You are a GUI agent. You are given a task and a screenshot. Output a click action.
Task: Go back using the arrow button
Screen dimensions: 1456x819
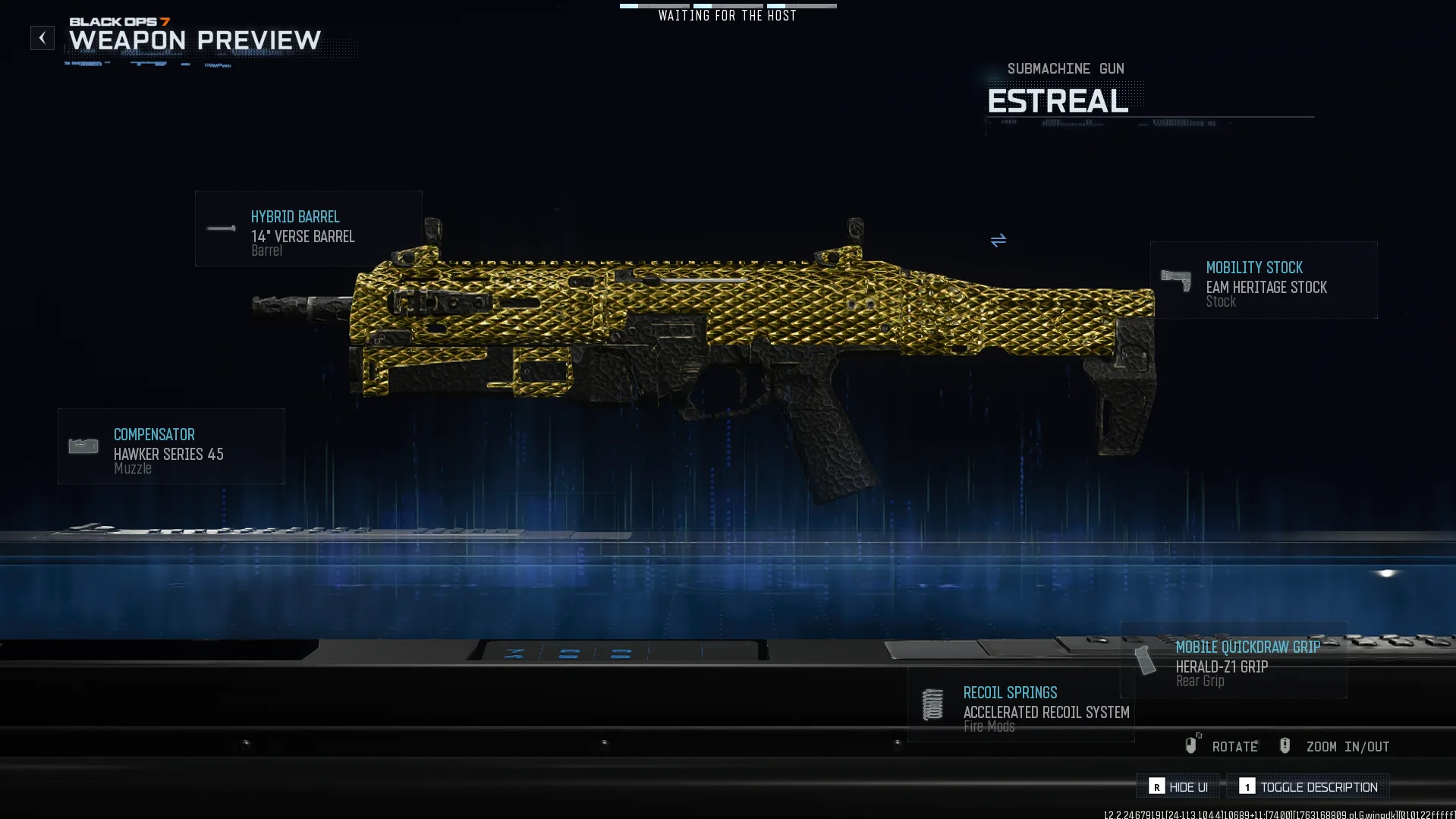(42, 38)
